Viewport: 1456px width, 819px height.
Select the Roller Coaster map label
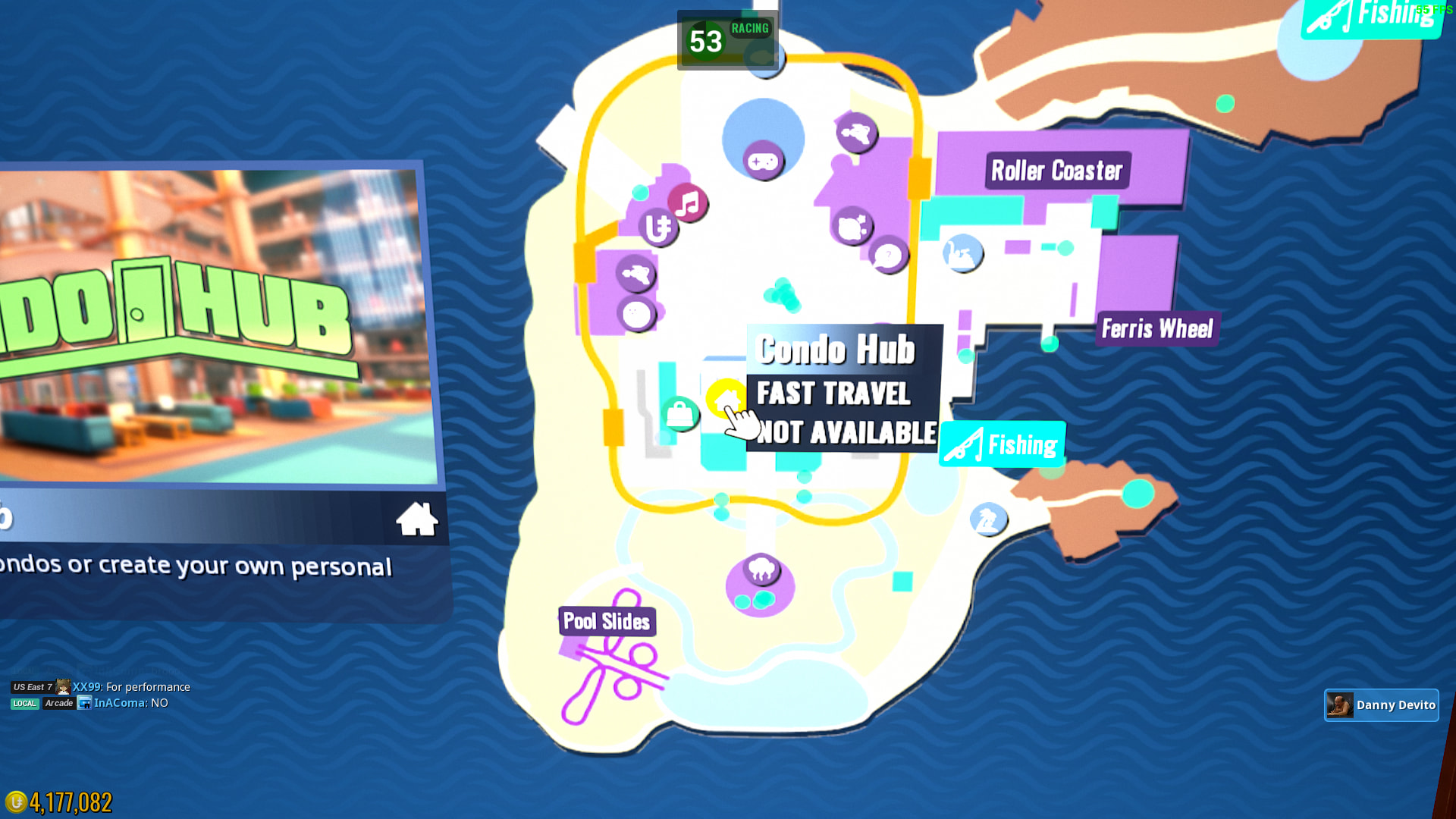1056,171
